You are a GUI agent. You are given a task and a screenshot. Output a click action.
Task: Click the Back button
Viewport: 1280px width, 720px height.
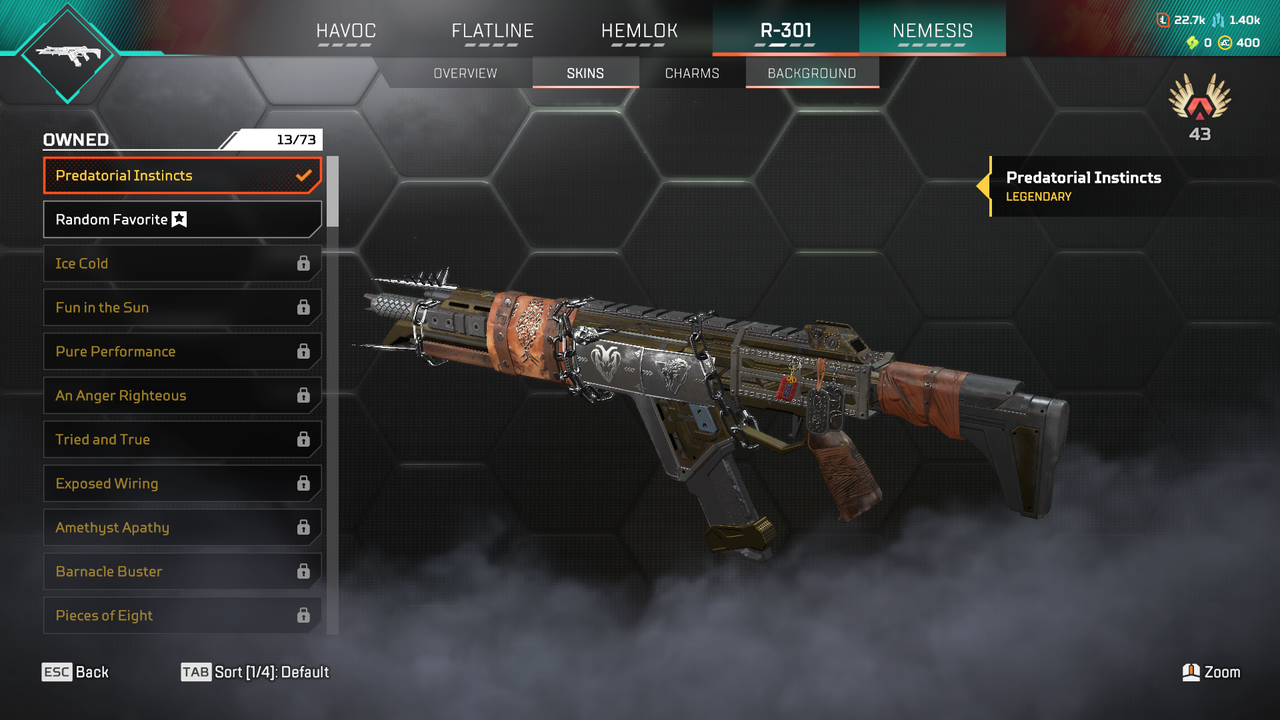(x=76, y=672)
